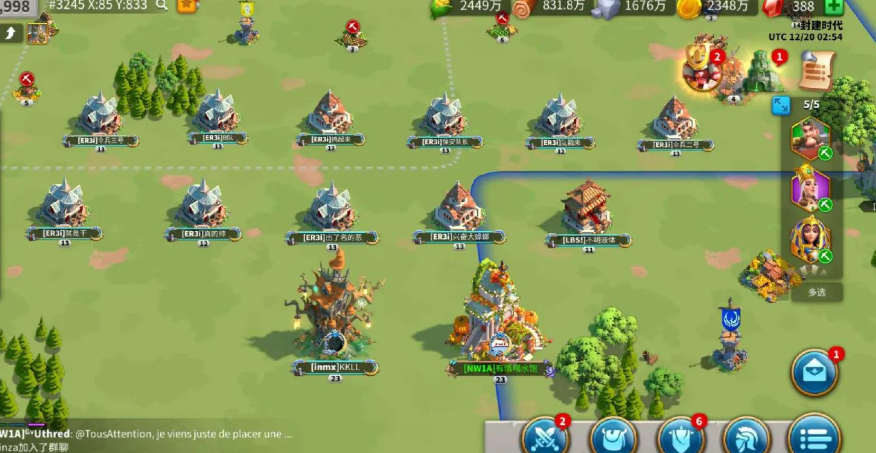Screen dimensions: 876x453
Task: Return to city via building thumbnail
Action: click(38, 32)
